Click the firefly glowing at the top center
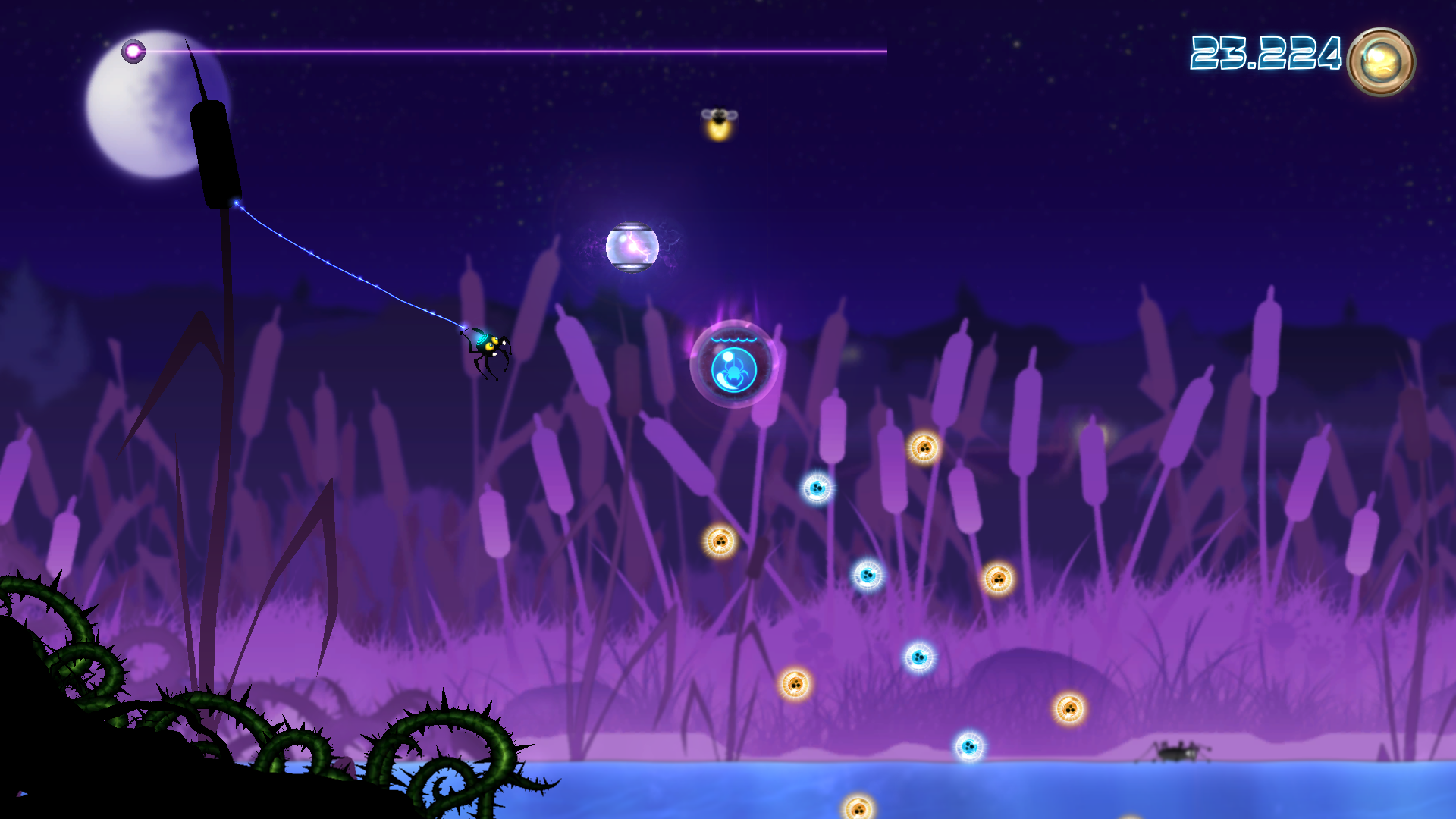The height and width of the screenshot is (819, 1456). [719, 121]
